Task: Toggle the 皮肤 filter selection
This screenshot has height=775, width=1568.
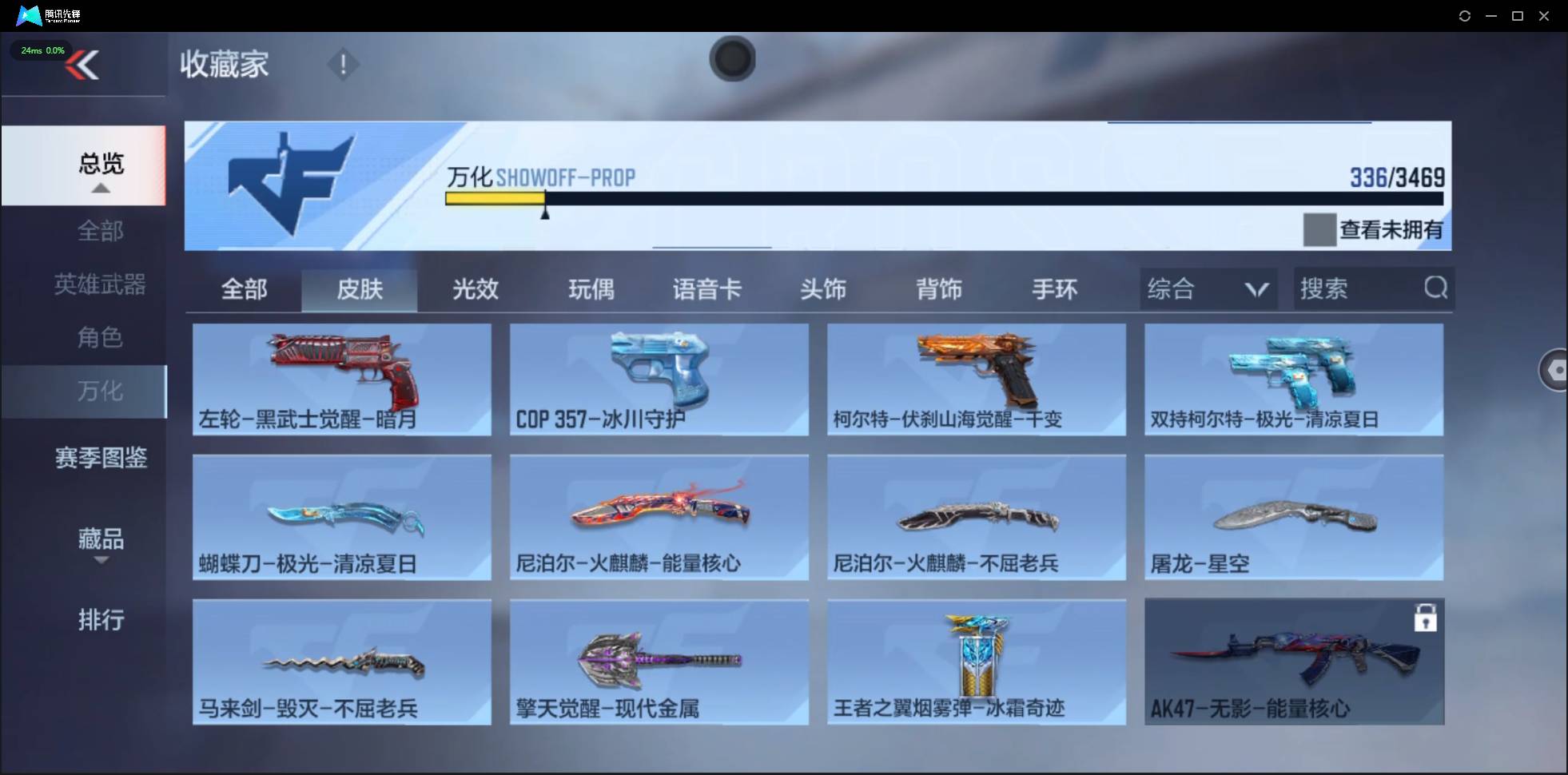Action: coord(360,289)
